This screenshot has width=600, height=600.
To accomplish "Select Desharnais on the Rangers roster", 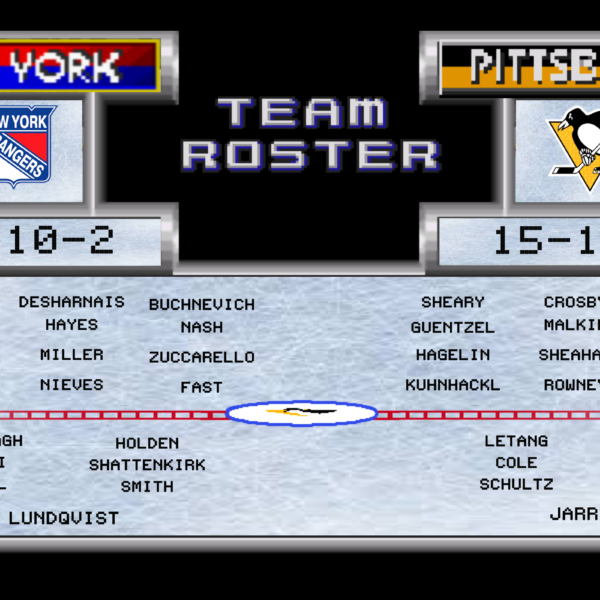I will tap(72, 302).
